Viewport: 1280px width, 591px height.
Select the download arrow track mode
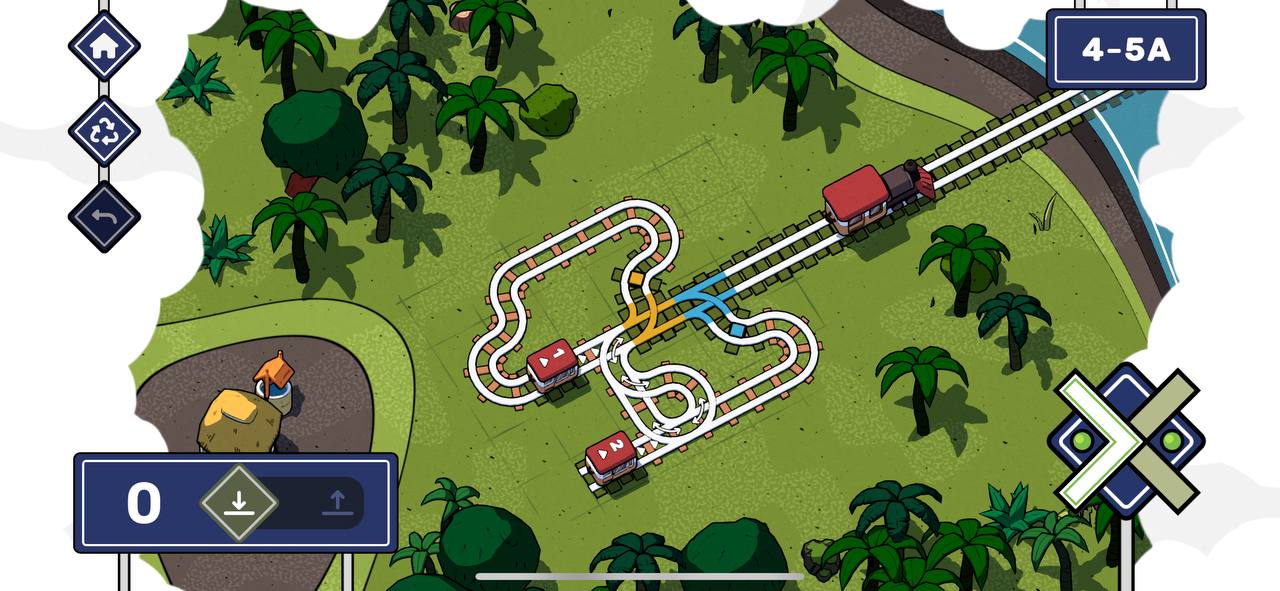click(x=238, y=502)
